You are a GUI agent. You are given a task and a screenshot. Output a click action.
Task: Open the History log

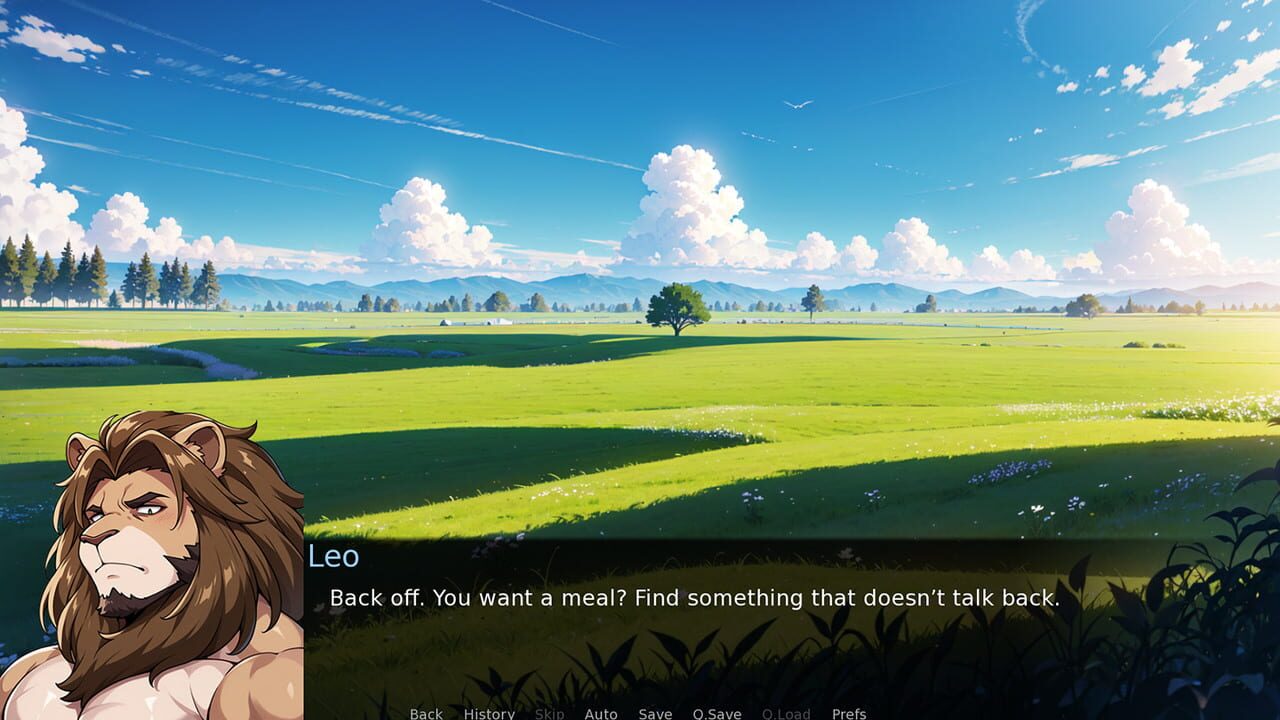point(488,714)
